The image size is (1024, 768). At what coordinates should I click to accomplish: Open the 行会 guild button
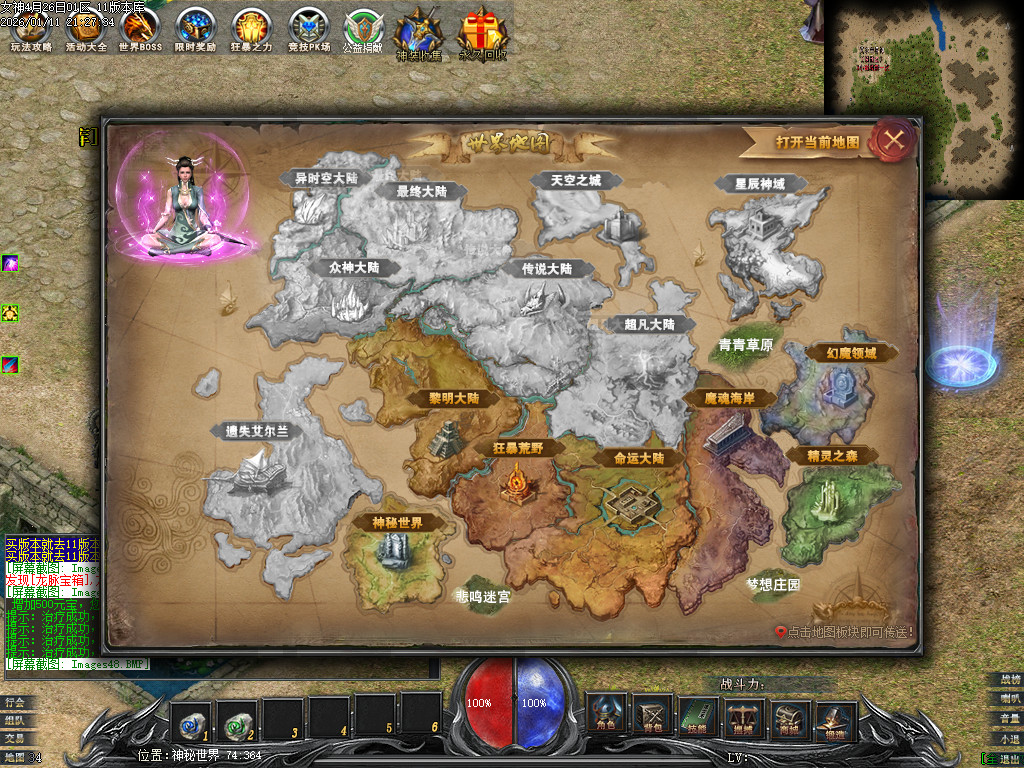click(x=14, y=702)
